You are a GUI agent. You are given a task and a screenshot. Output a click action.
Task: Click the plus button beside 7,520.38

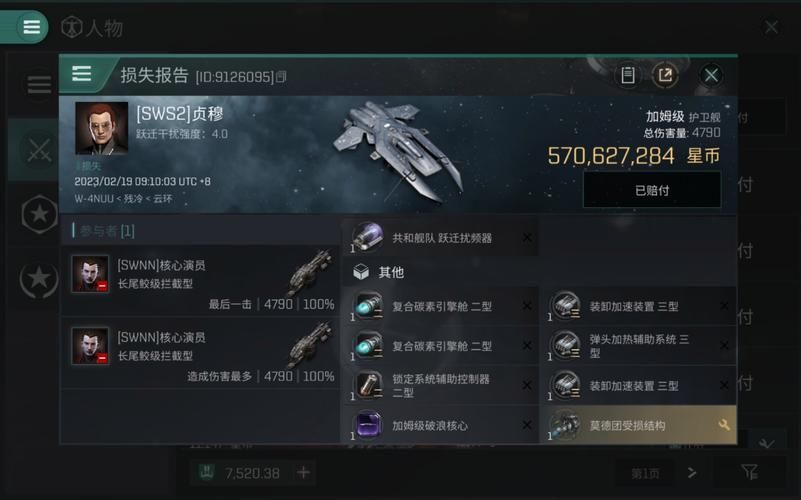point(303,472)
